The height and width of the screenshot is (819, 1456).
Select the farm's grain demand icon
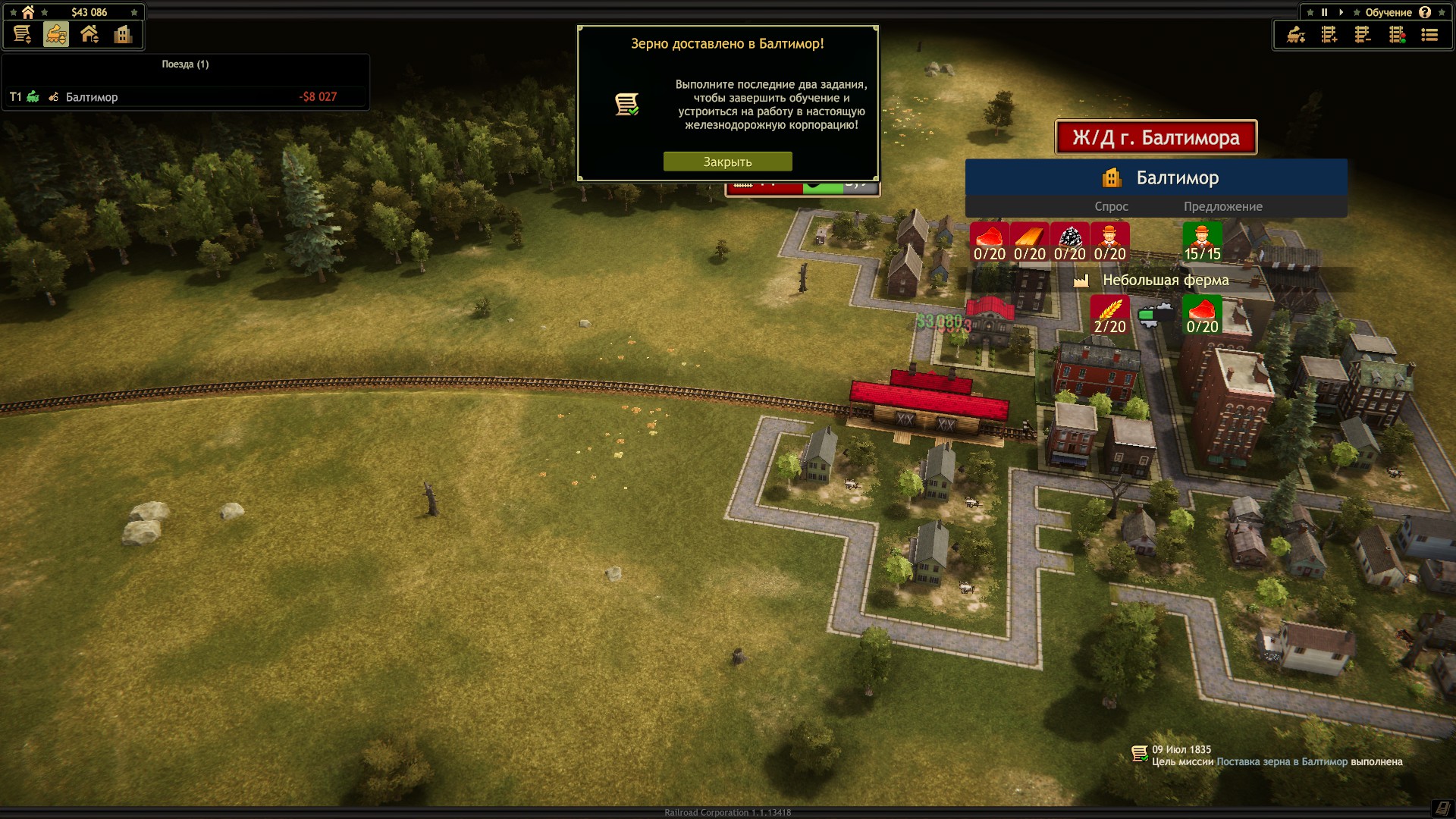(1109, 315)
